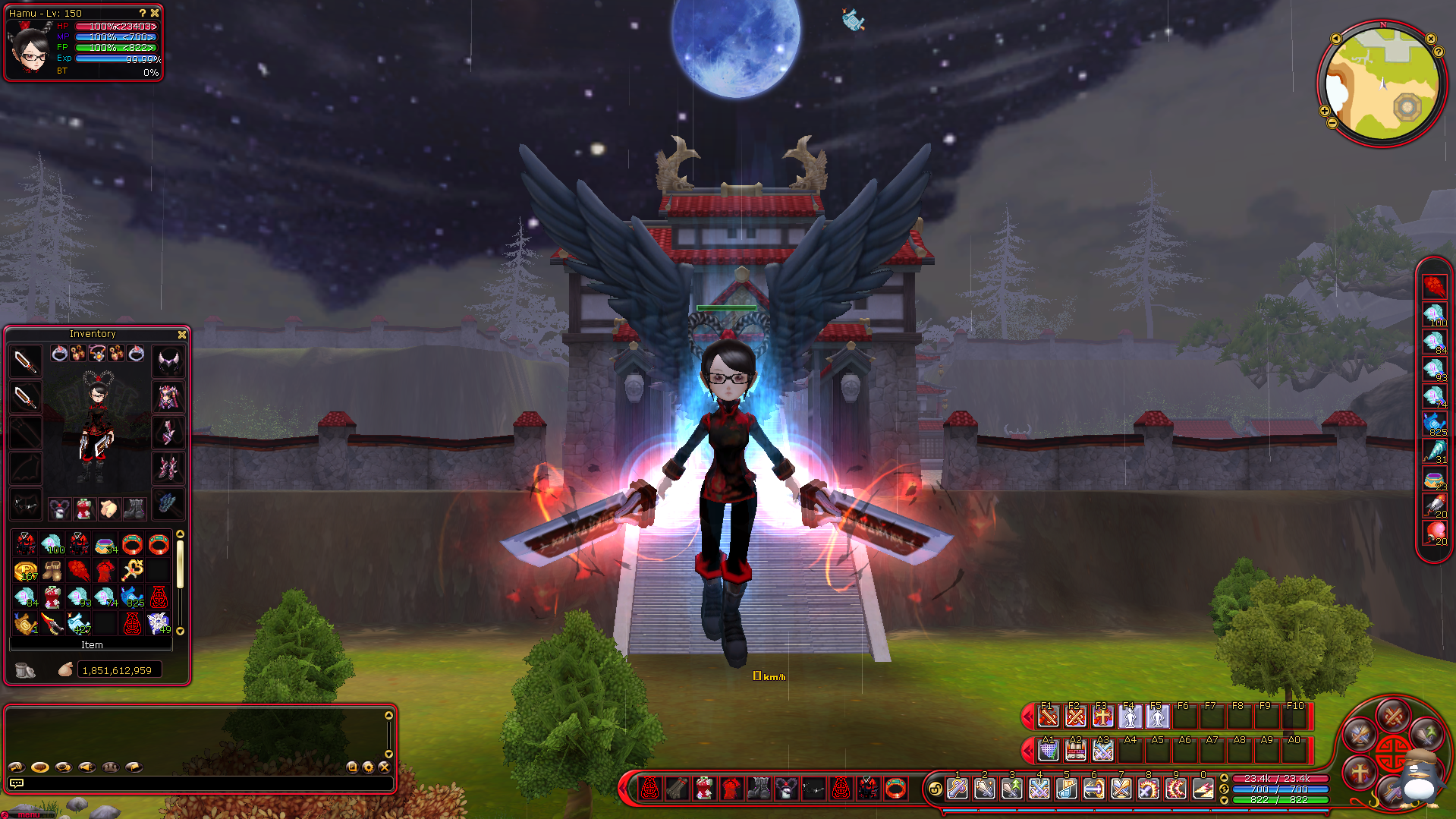
Task: Select the gold coin stack of 167
Action: (26, 571)
